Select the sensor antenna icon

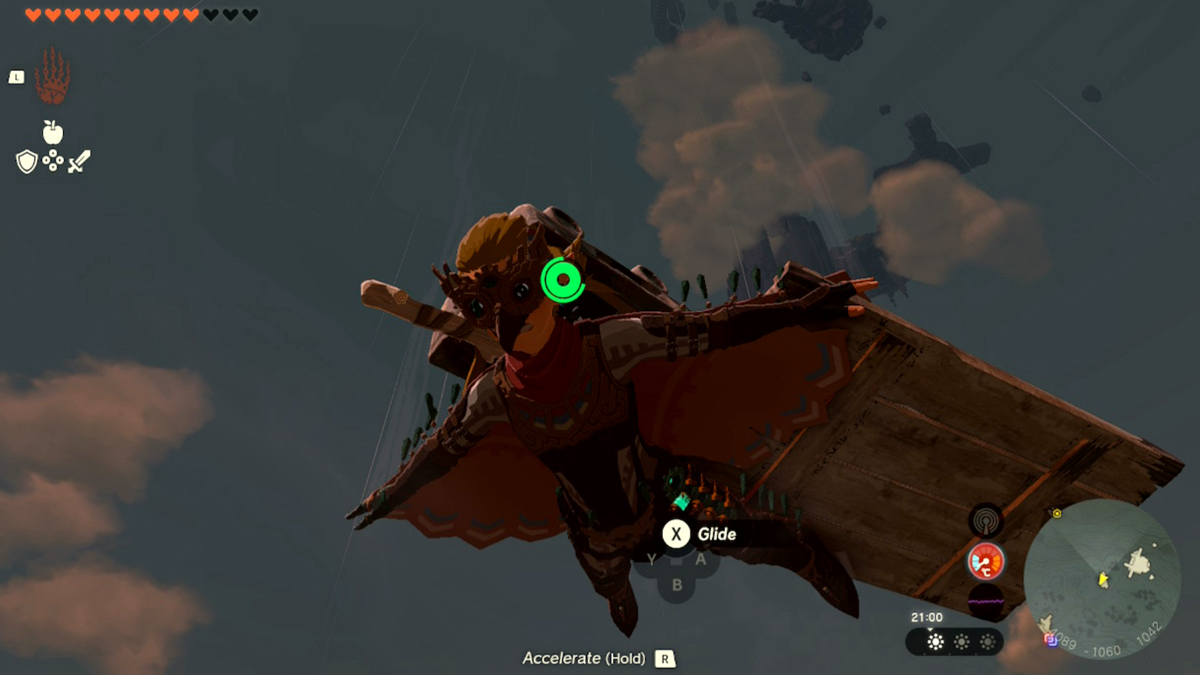pyautogui.click(x=986, y=520)
